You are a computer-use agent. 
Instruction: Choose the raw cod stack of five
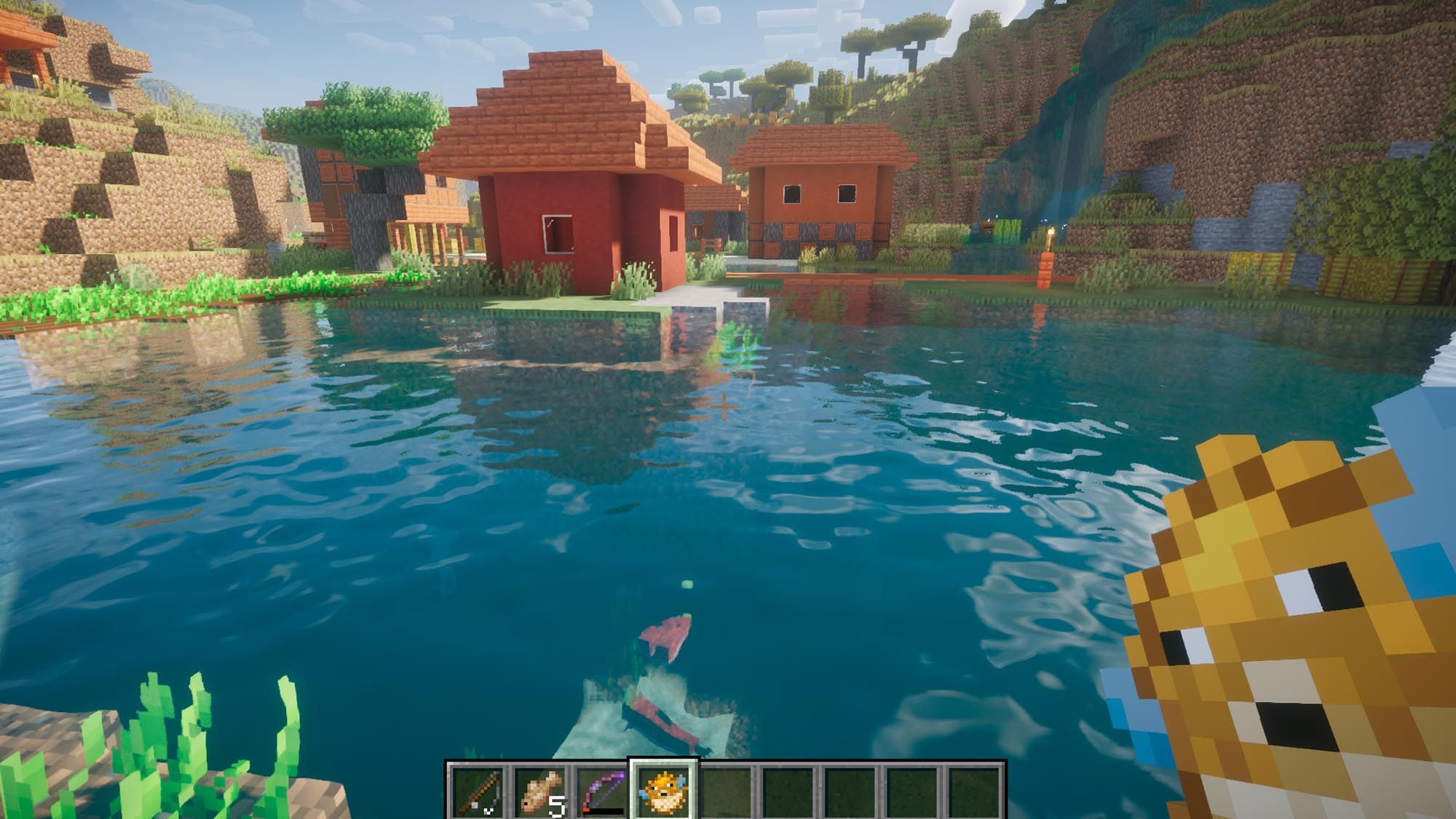coord(540,791)
